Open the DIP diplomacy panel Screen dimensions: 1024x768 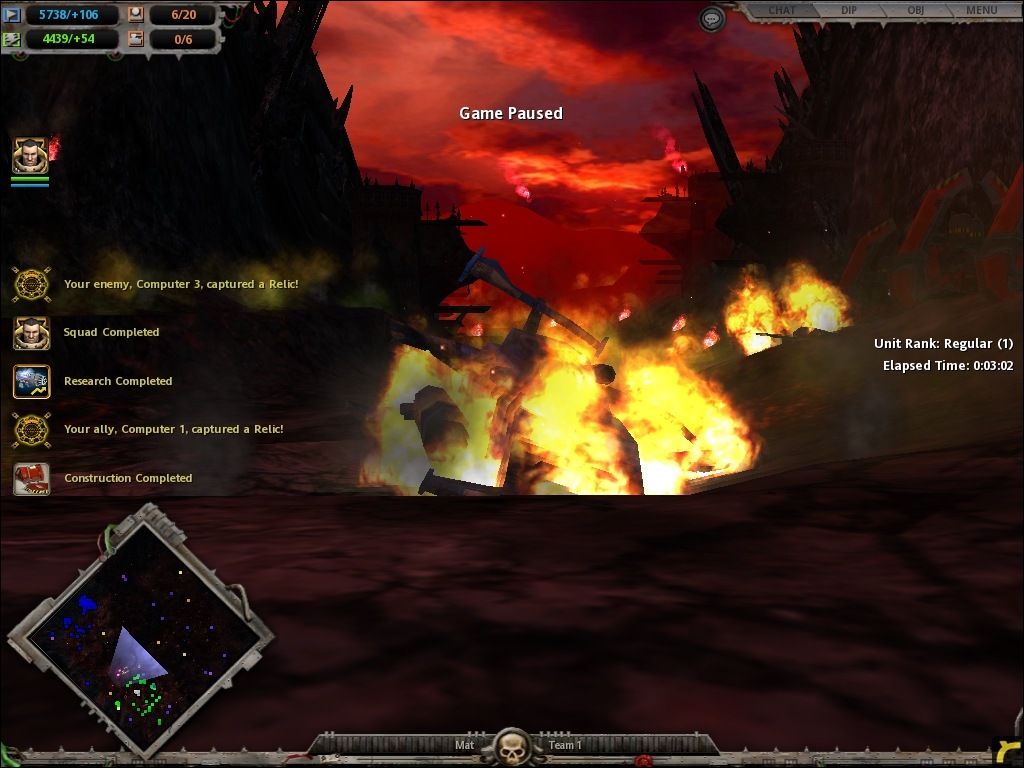(848, 11)
